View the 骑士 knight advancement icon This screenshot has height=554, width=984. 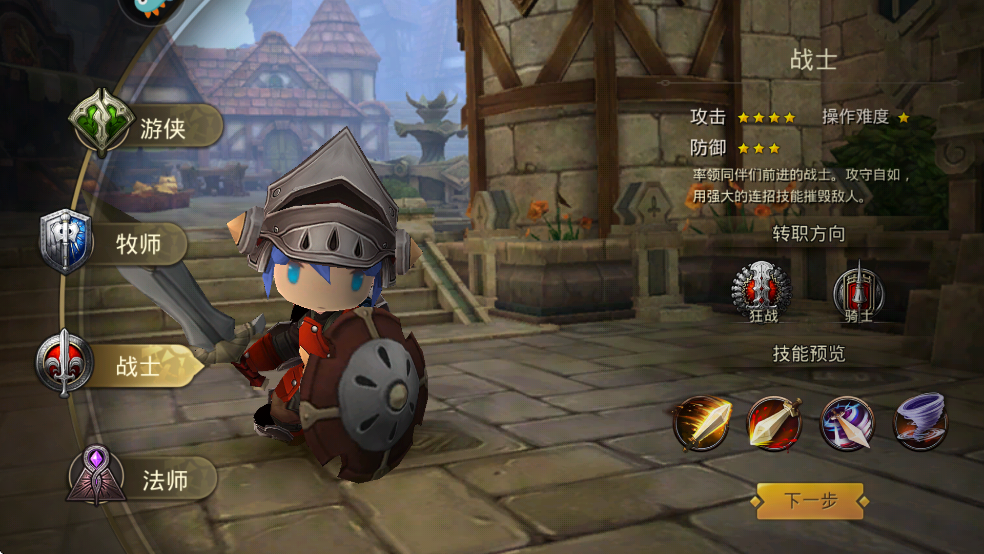pyautogui.click(x=858, y=290)
